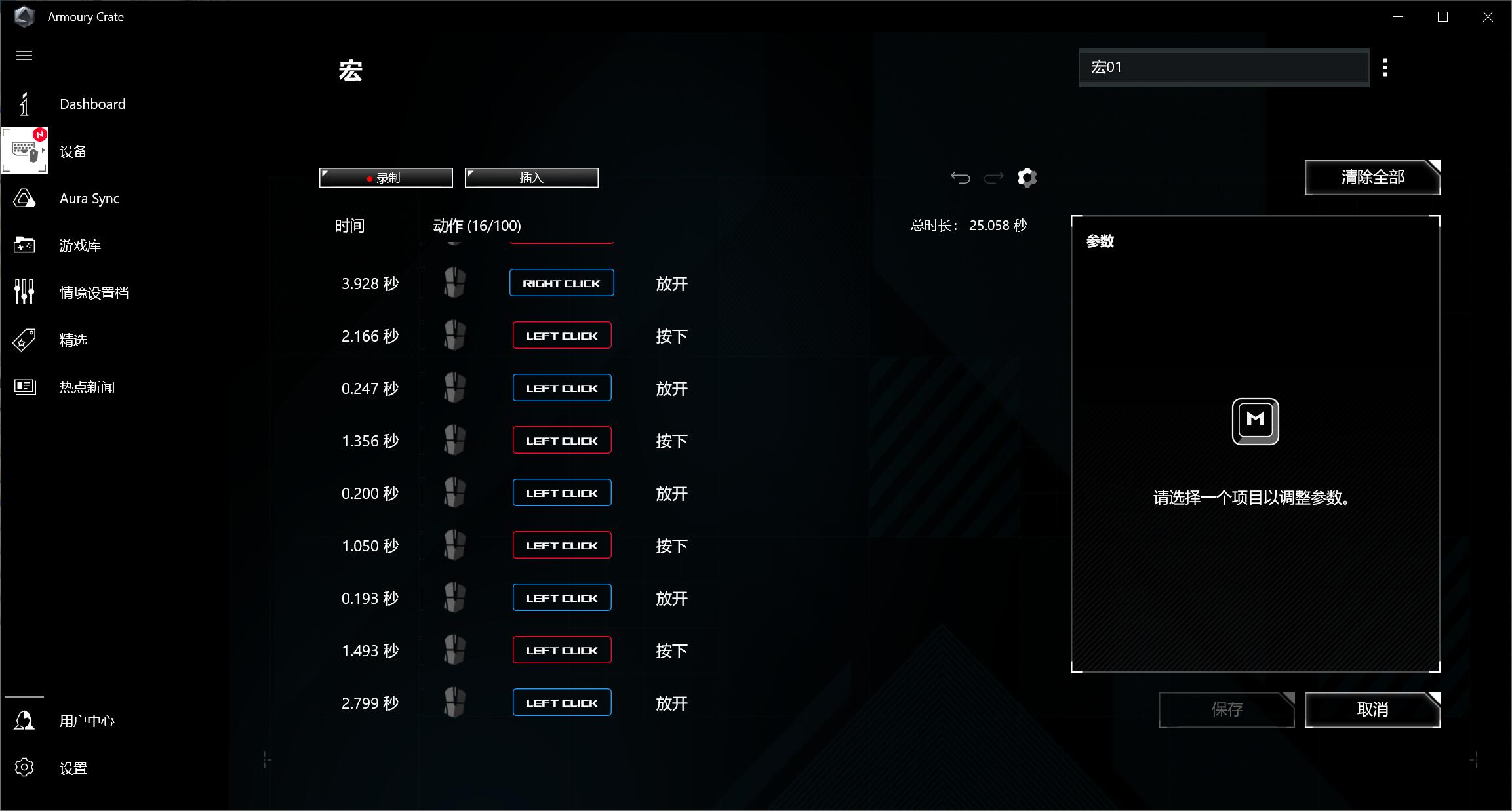The width and height of the screenshot is (1512, 811).
Task: Open macro gear settings icon
Action: tap(1027, 178)
